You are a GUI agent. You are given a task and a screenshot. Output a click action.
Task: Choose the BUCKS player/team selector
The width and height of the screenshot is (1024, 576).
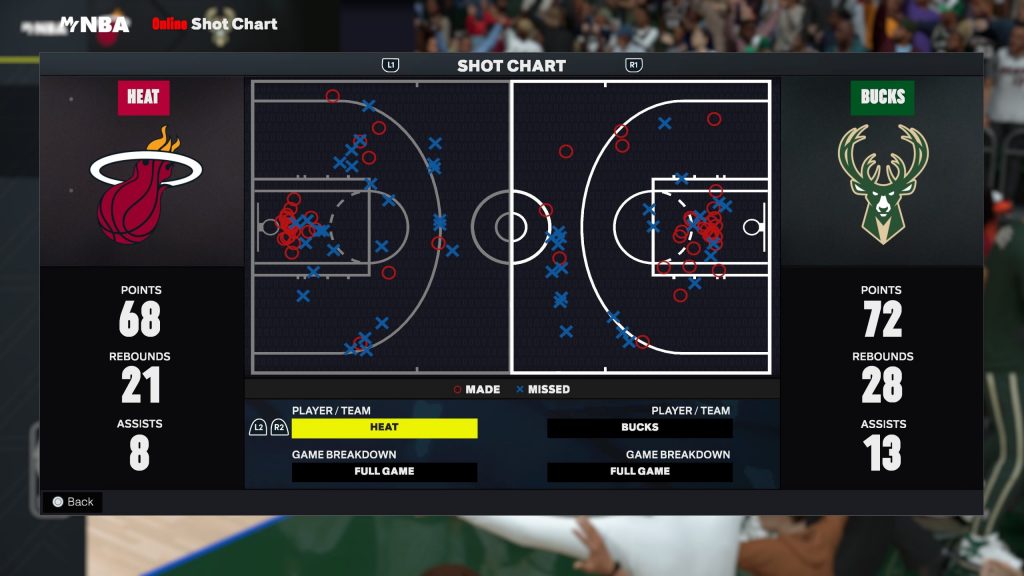pos(639,428)
